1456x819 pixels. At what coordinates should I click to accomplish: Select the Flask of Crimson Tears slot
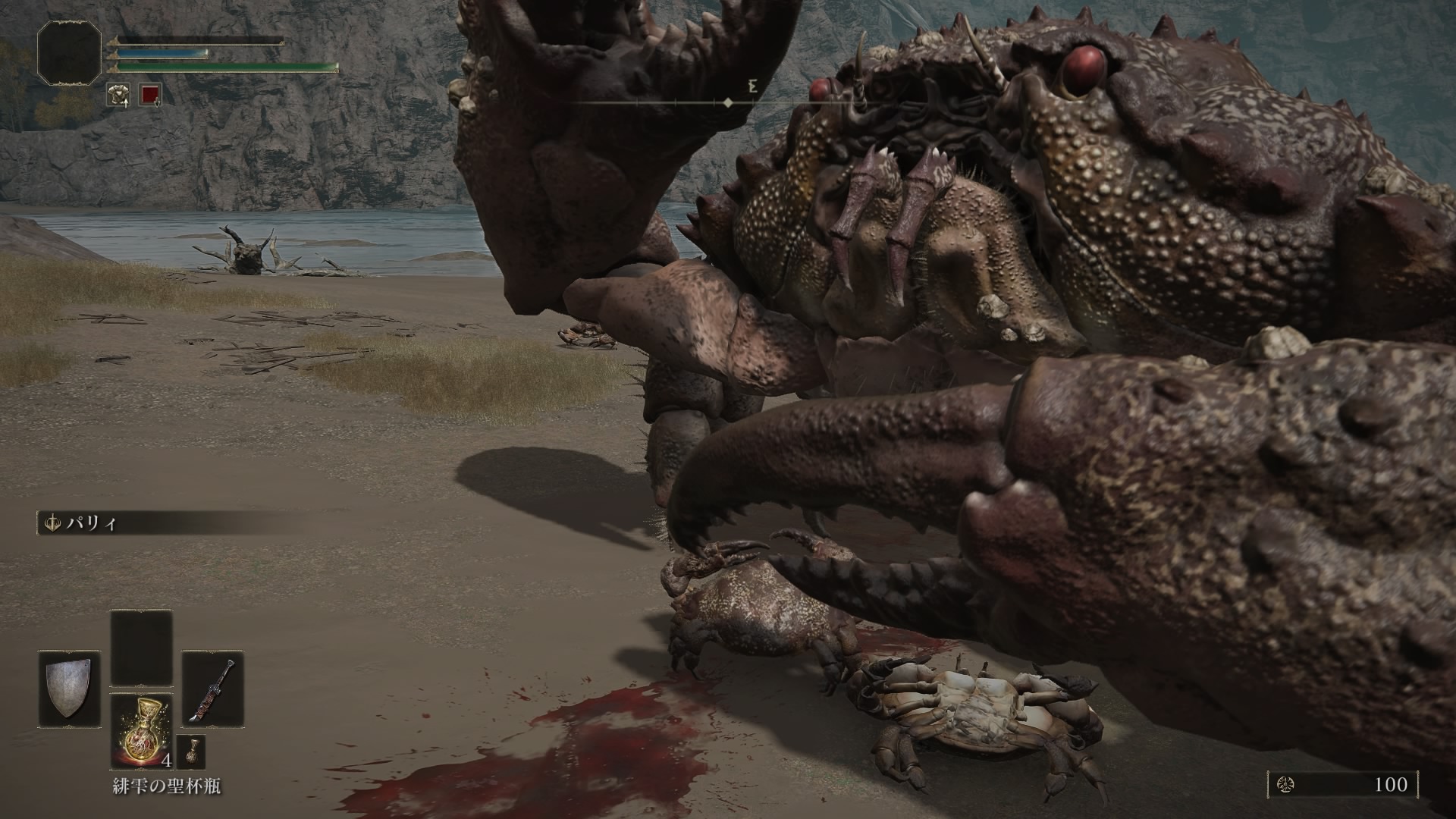(x=141, y=730)
